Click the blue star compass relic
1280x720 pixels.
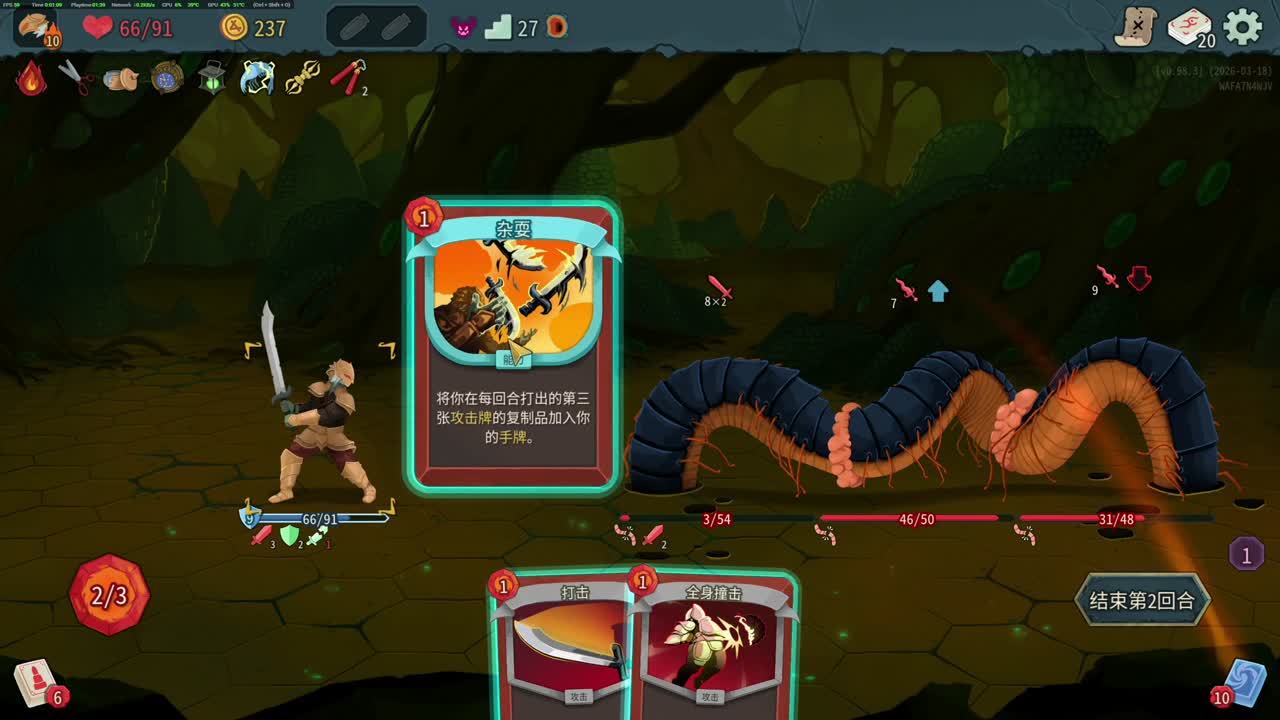coord(165,77)
